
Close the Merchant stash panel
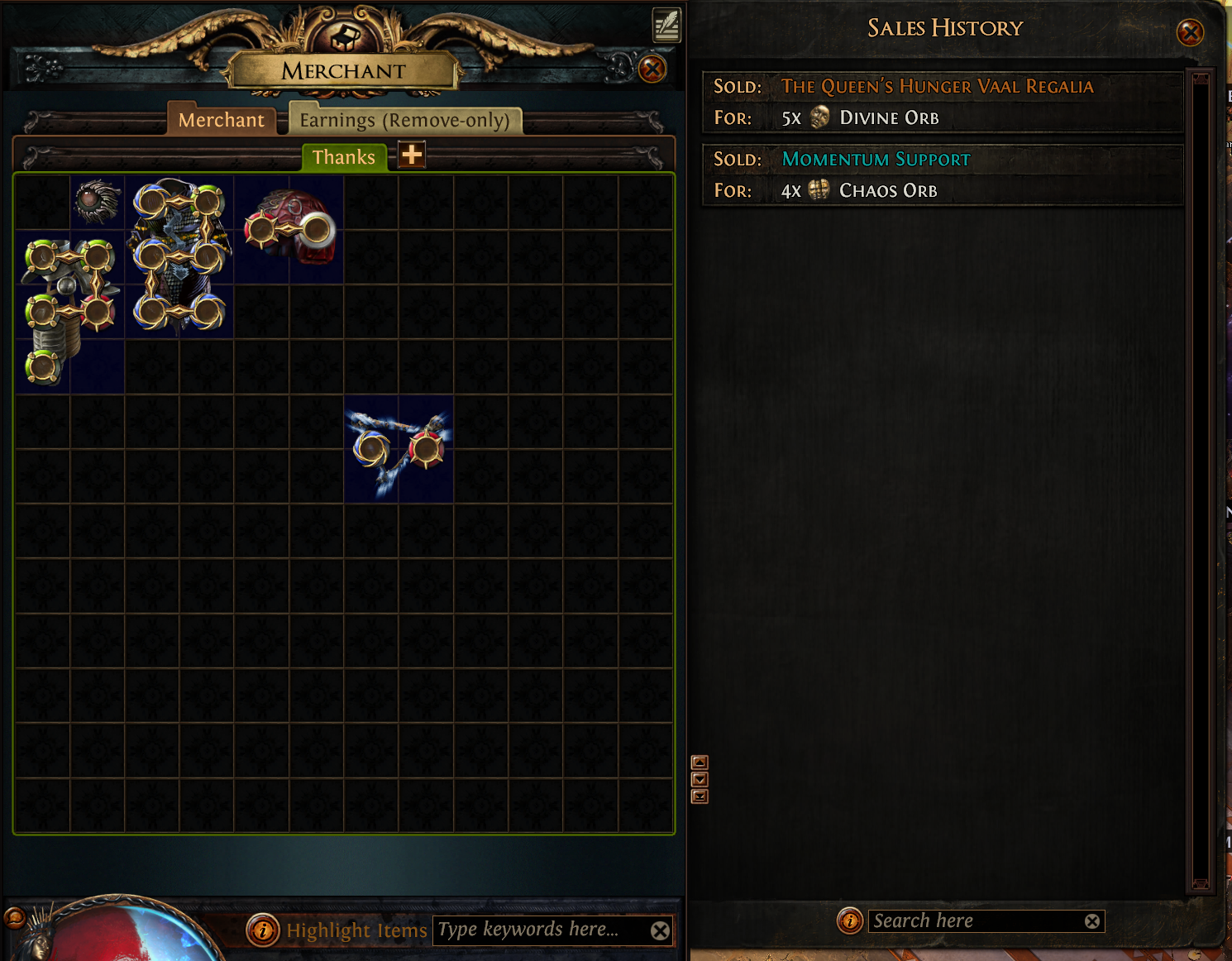point(652,69)
